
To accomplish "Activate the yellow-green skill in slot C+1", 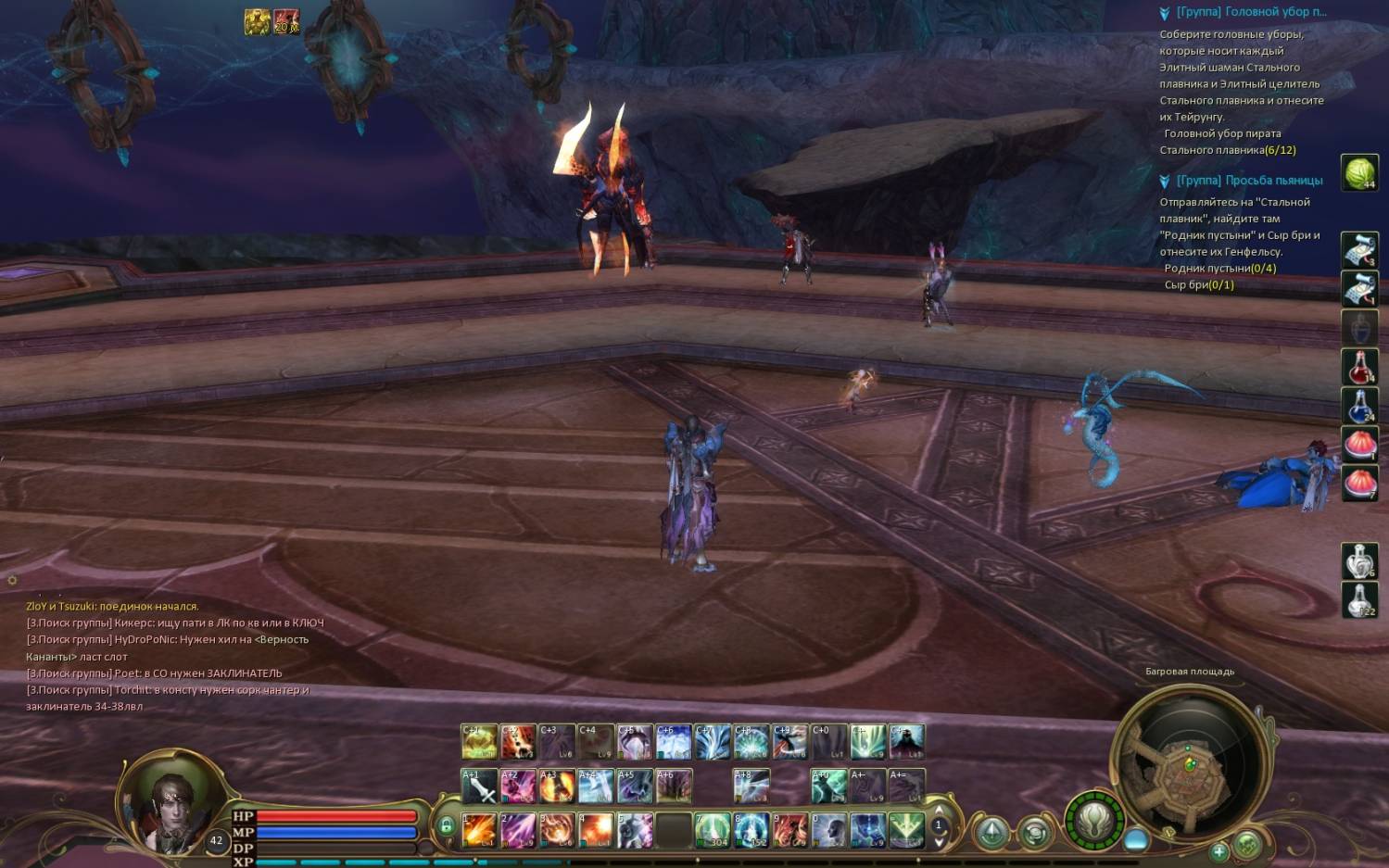I will 479,741.
